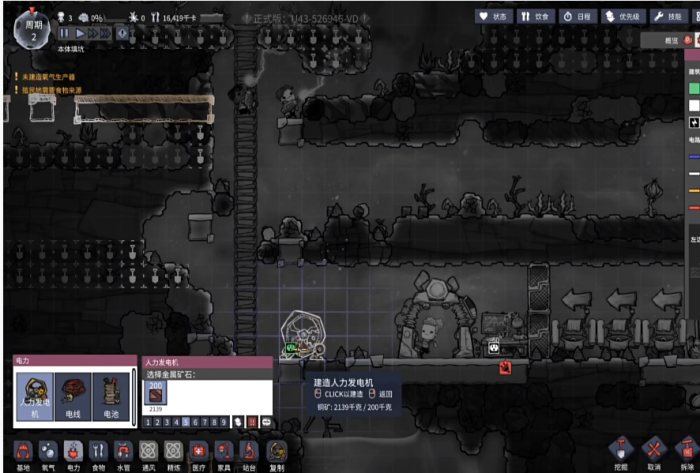The height and width of the screenshot is (473, 700).
Task: Set build priority to 5
Action: [x=184, y=423]
